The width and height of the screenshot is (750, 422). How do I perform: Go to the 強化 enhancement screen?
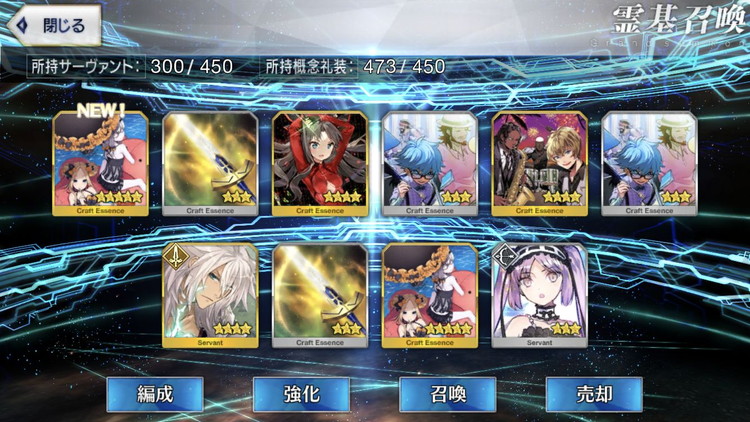click(301, 394)
